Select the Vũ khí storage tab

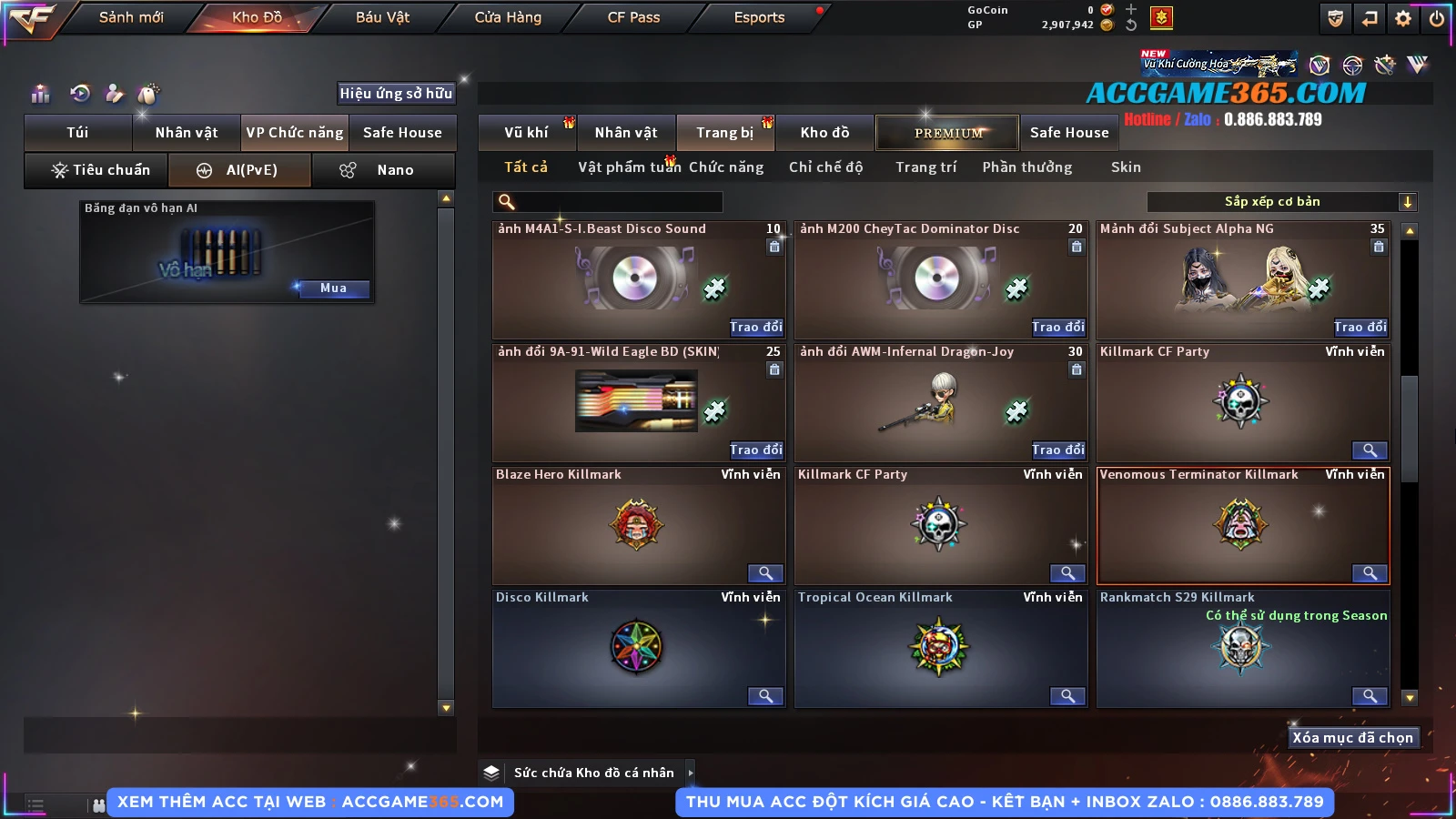[526, 133]
